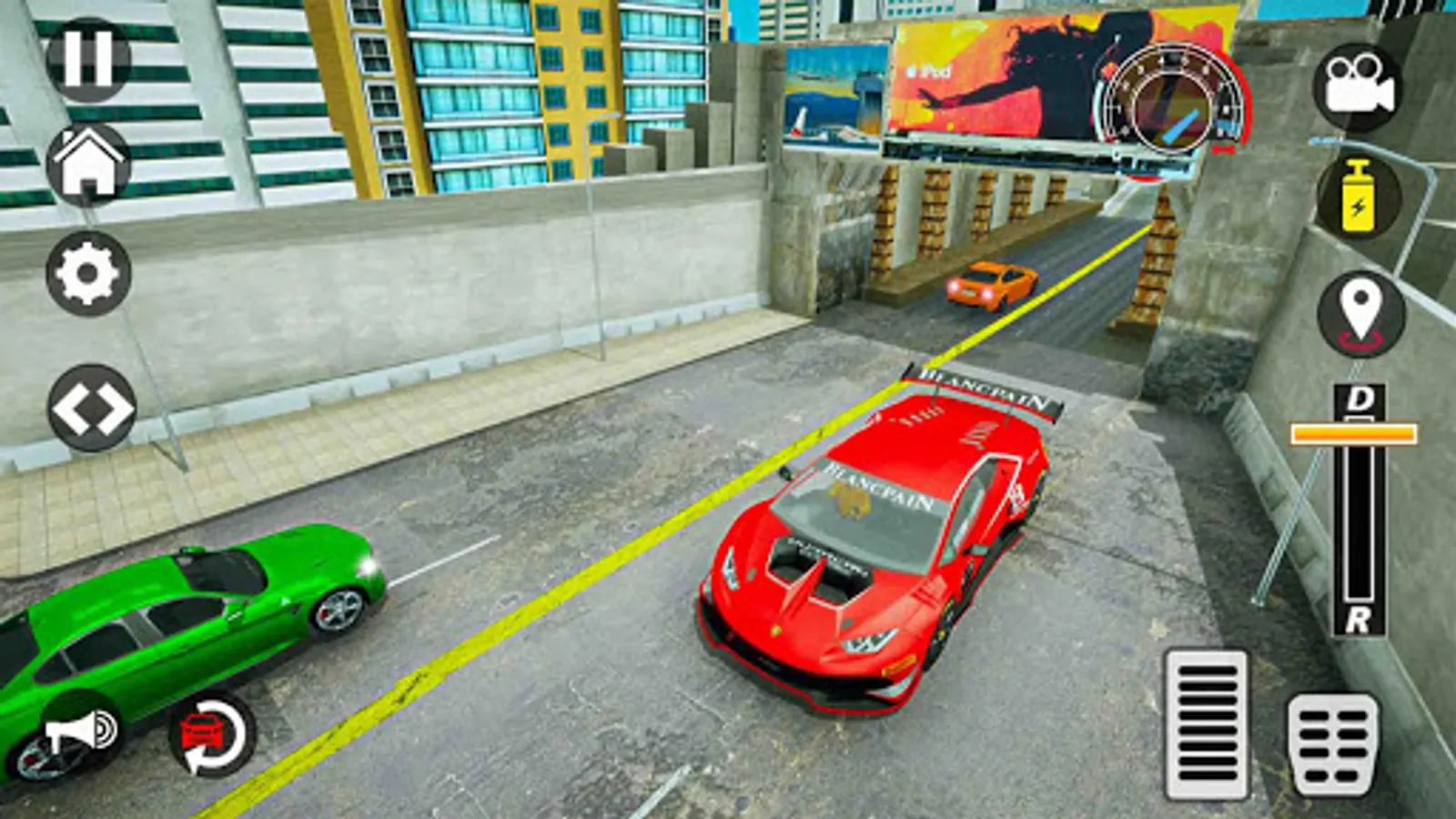Tap the left-right steering arrows button
Viewport: 1456px width, 819px height.
[91, 408]
